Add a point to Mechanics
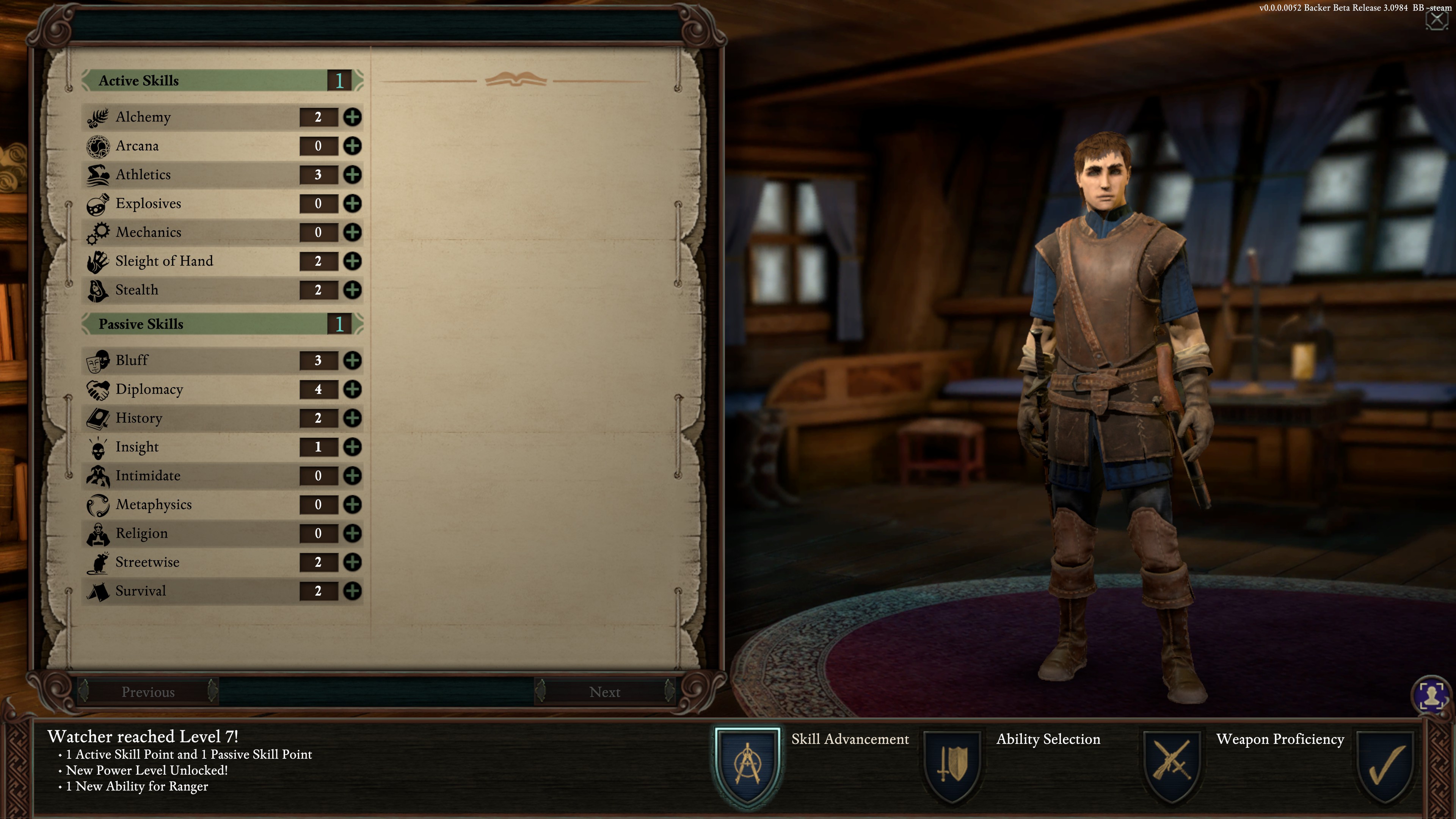Viewport: 1456px width, 819px height. coord(352,232)
